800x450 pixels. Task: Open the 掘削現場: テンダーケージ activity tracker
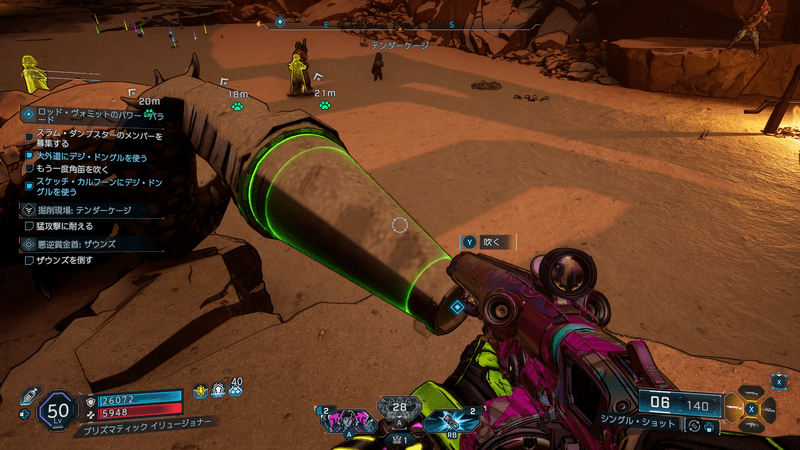point(85,211)
